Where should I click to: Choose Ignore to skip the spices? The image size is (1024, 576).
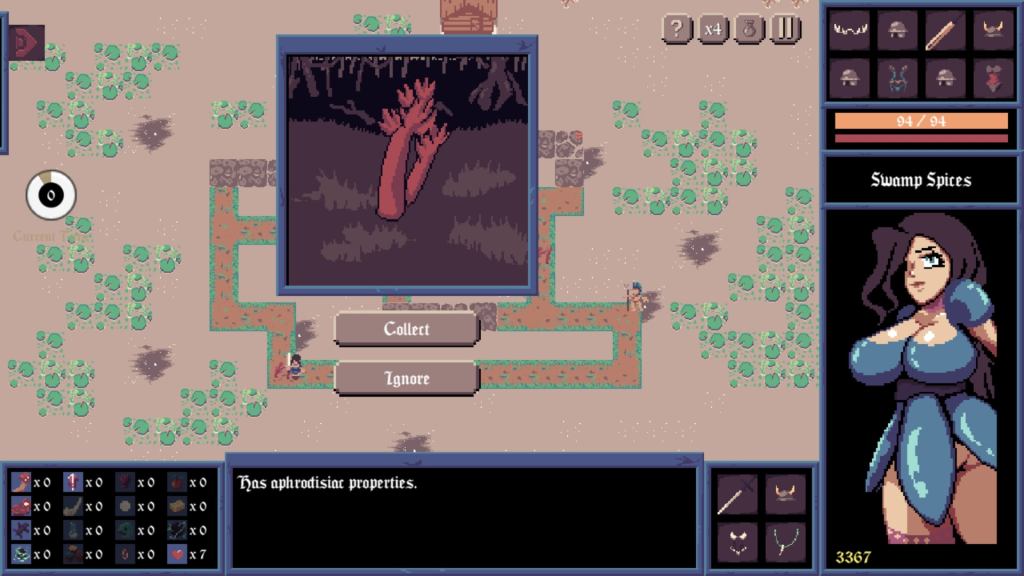pos(407,379)
